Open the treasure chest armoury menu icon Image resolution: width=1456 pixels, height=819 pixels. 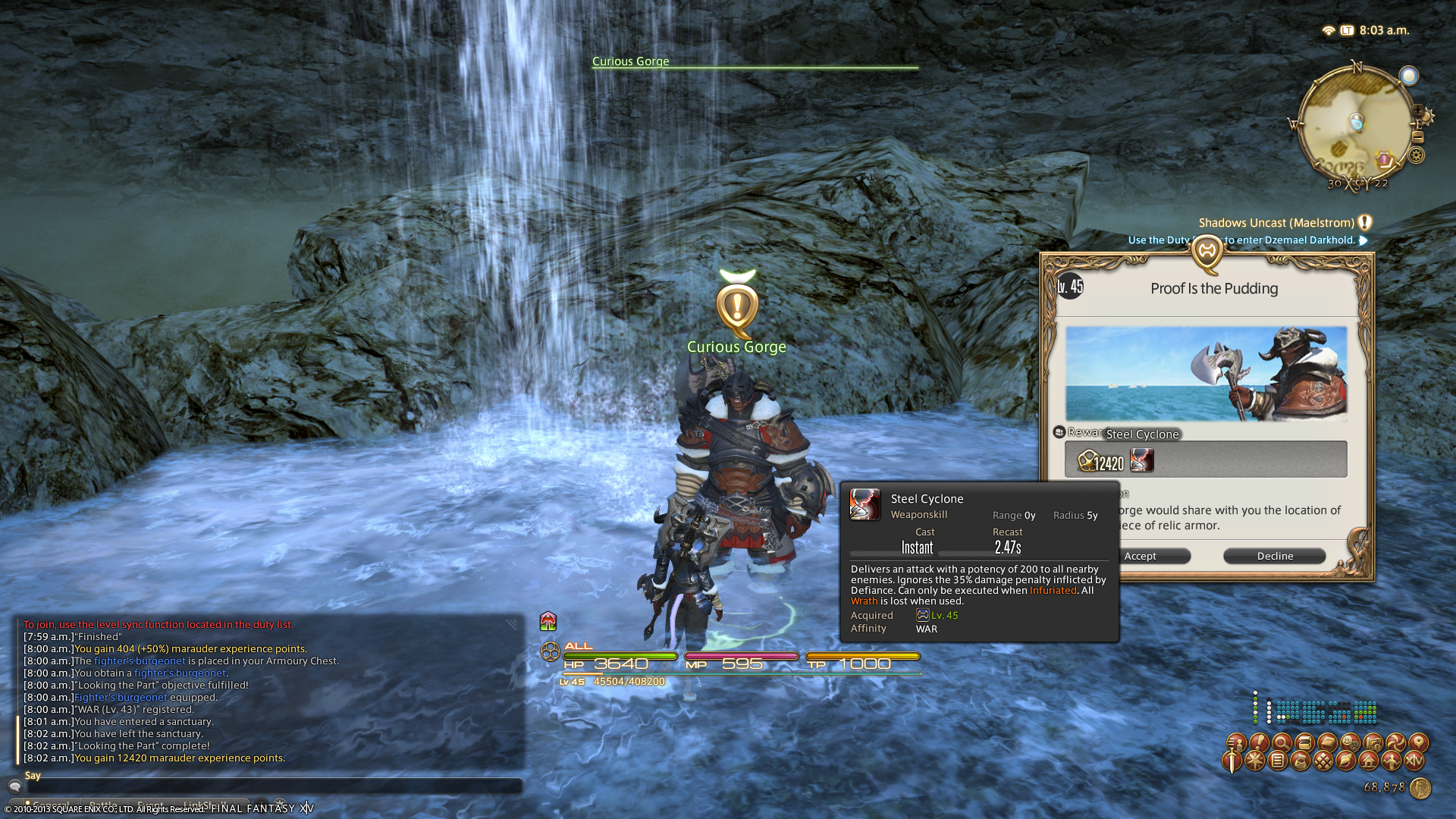coord(1304,742)
